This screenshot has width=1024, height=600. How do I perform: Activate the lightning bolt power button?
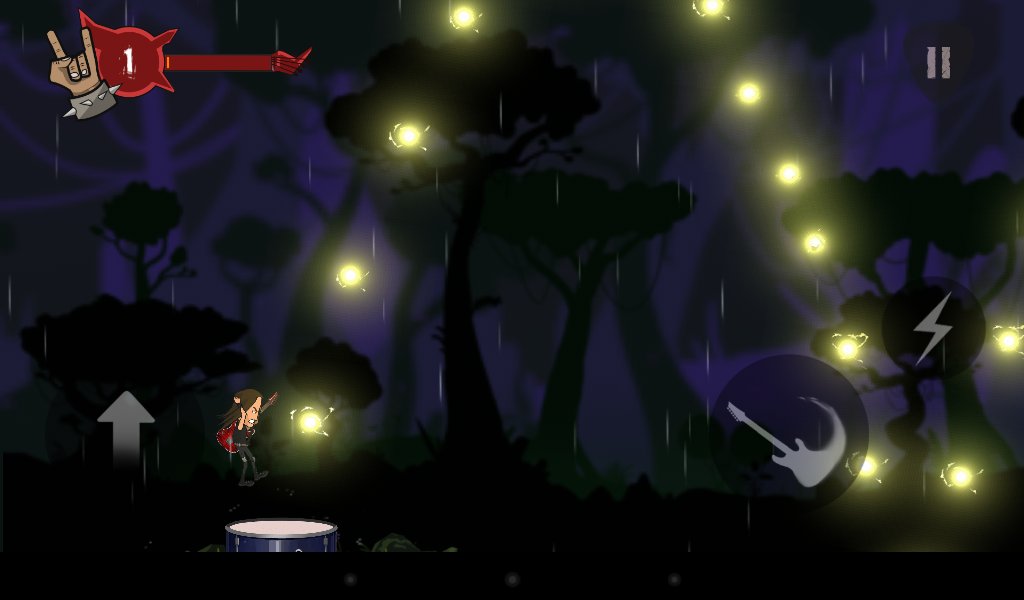[933, 329]
